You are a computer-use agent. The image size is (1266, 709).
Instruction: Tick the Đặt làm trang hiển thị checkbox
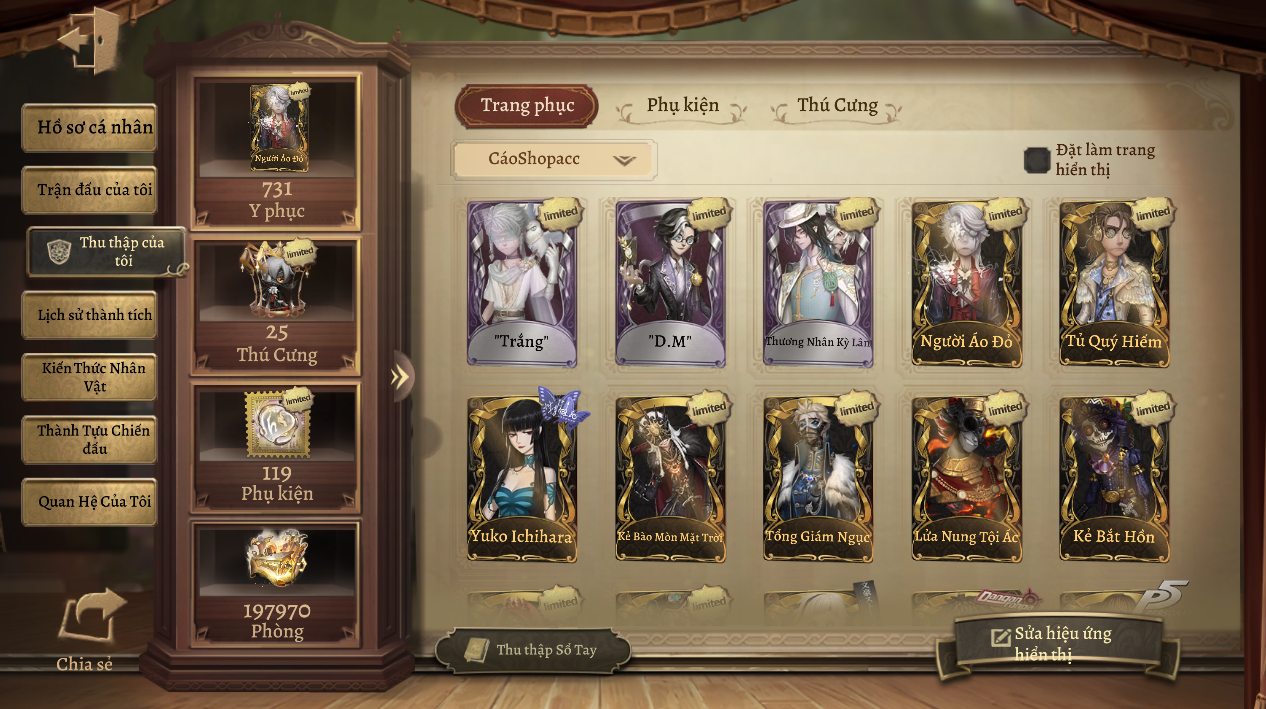click(1037, 160)
